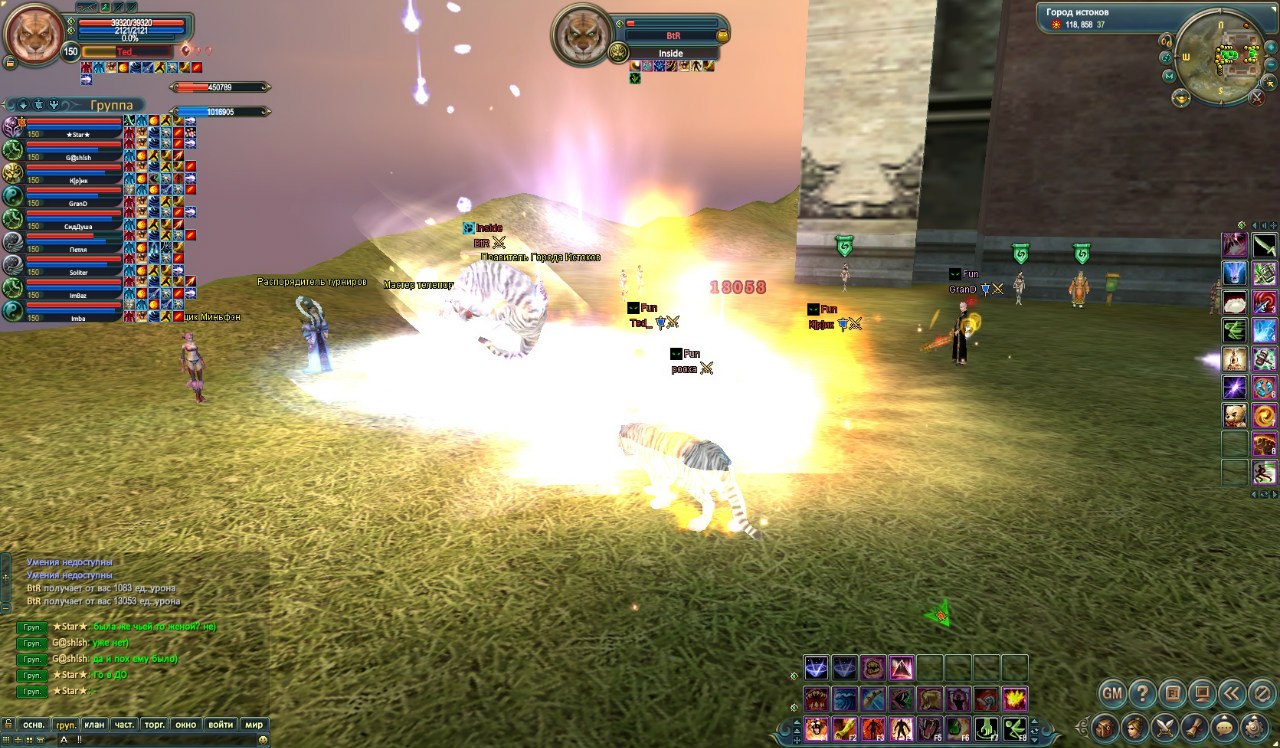The width and height of the screenshot is (1280, 748).
Task: Open the crossed swords skills menu
Action: click(x=1165, y=727)
